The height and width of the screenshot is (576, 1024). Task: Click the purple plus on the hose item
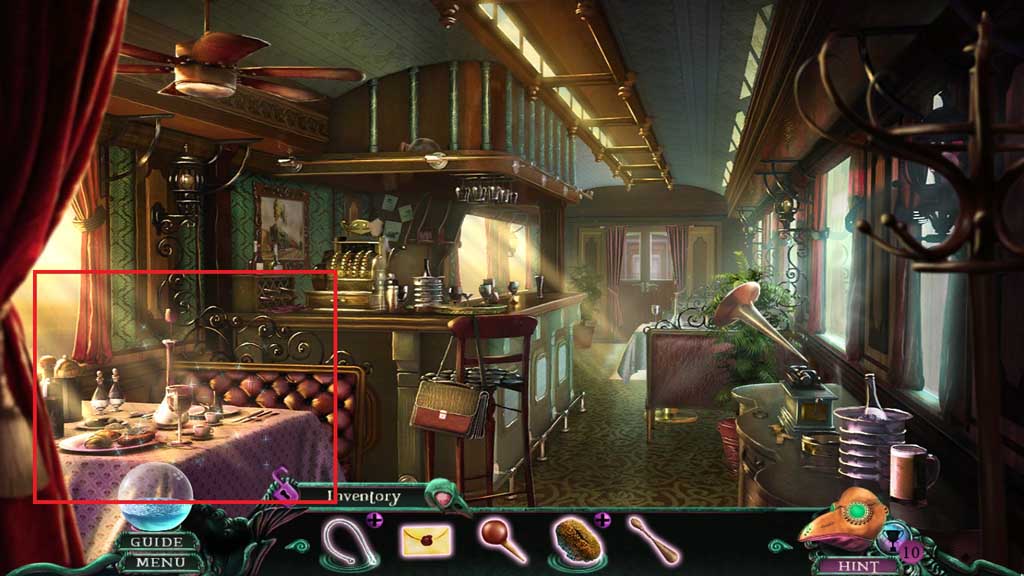[375, 520]
